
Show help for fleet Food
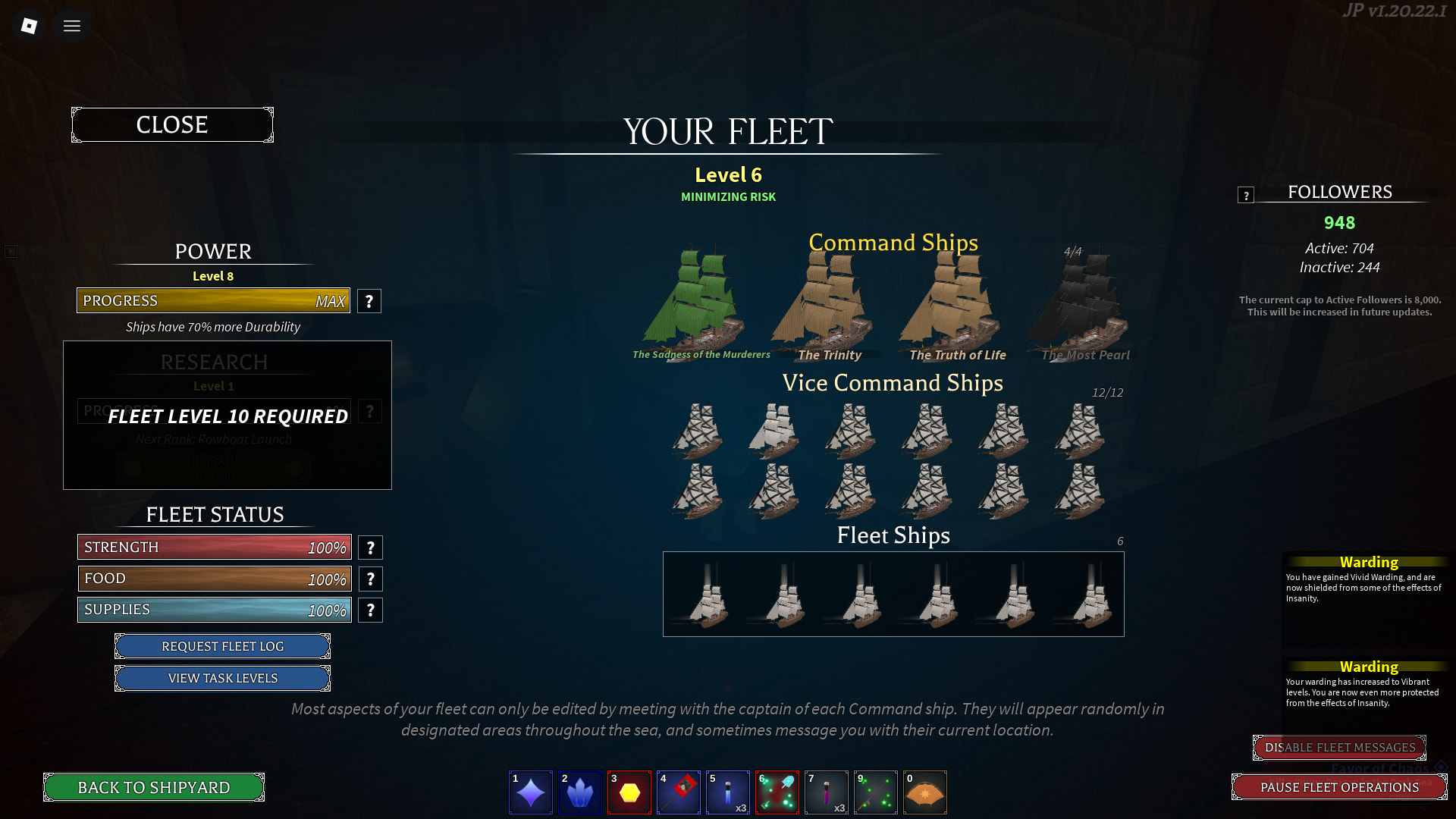point(370,579)
